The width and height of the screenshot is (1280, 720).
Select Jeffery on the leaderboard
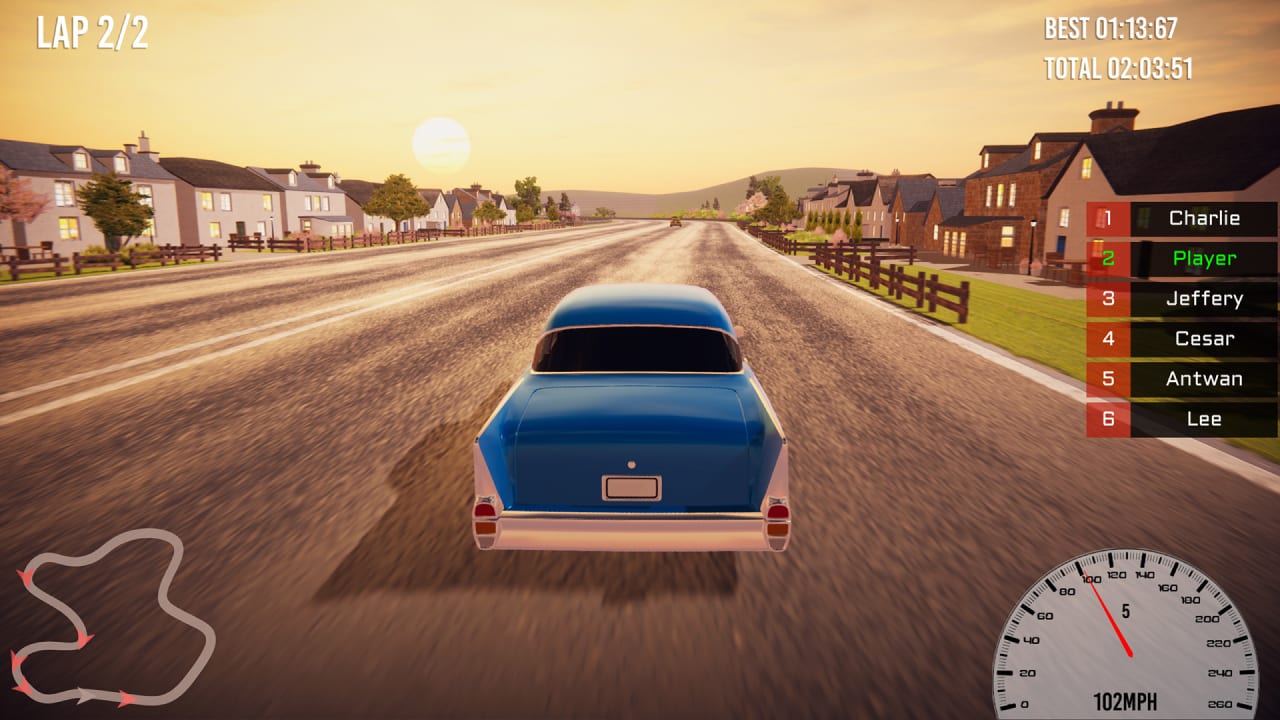1207,299
